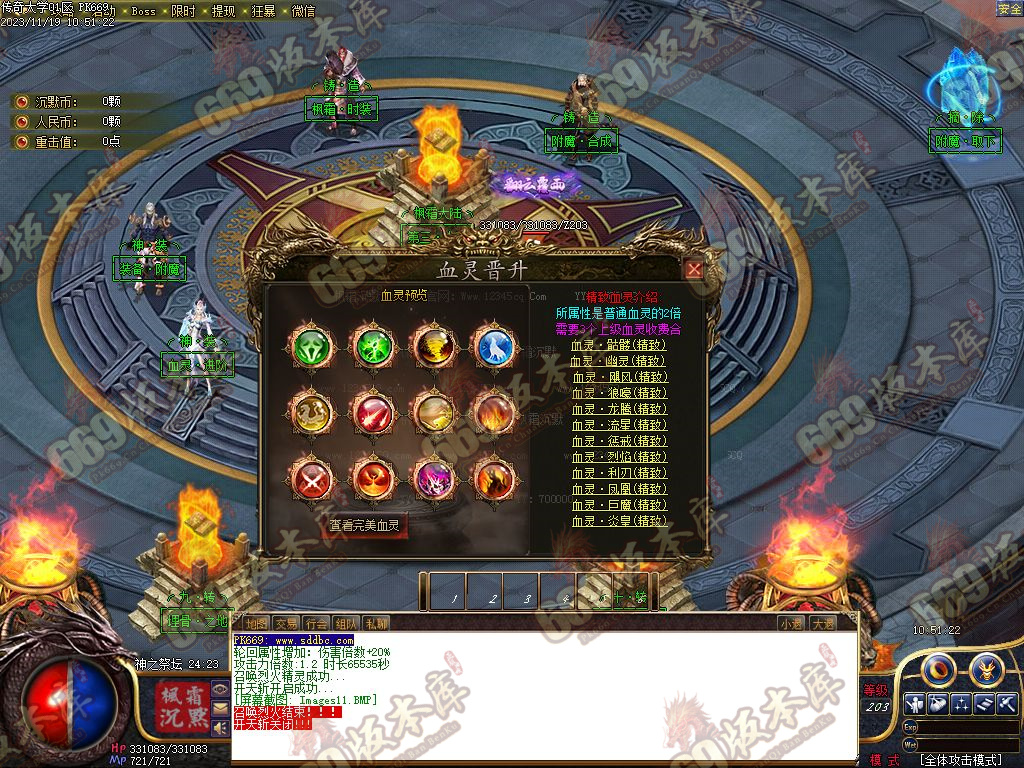Switch chat to the 行会 tab
This screenshot has width=1024, height=768.
[316, 623]
